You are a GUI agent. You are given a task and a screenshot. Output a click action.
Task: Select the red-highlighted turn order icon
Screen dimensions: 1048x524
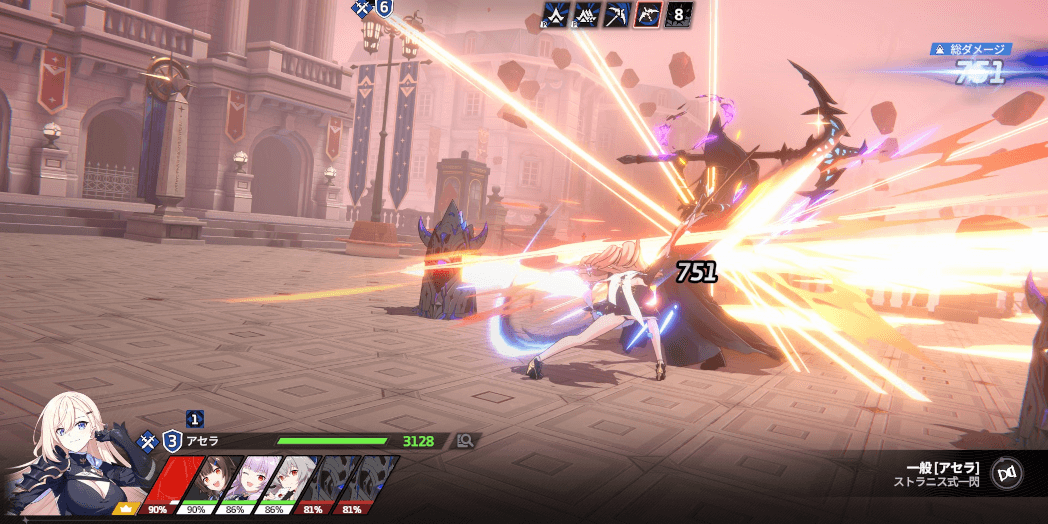(x=647, y=14)
